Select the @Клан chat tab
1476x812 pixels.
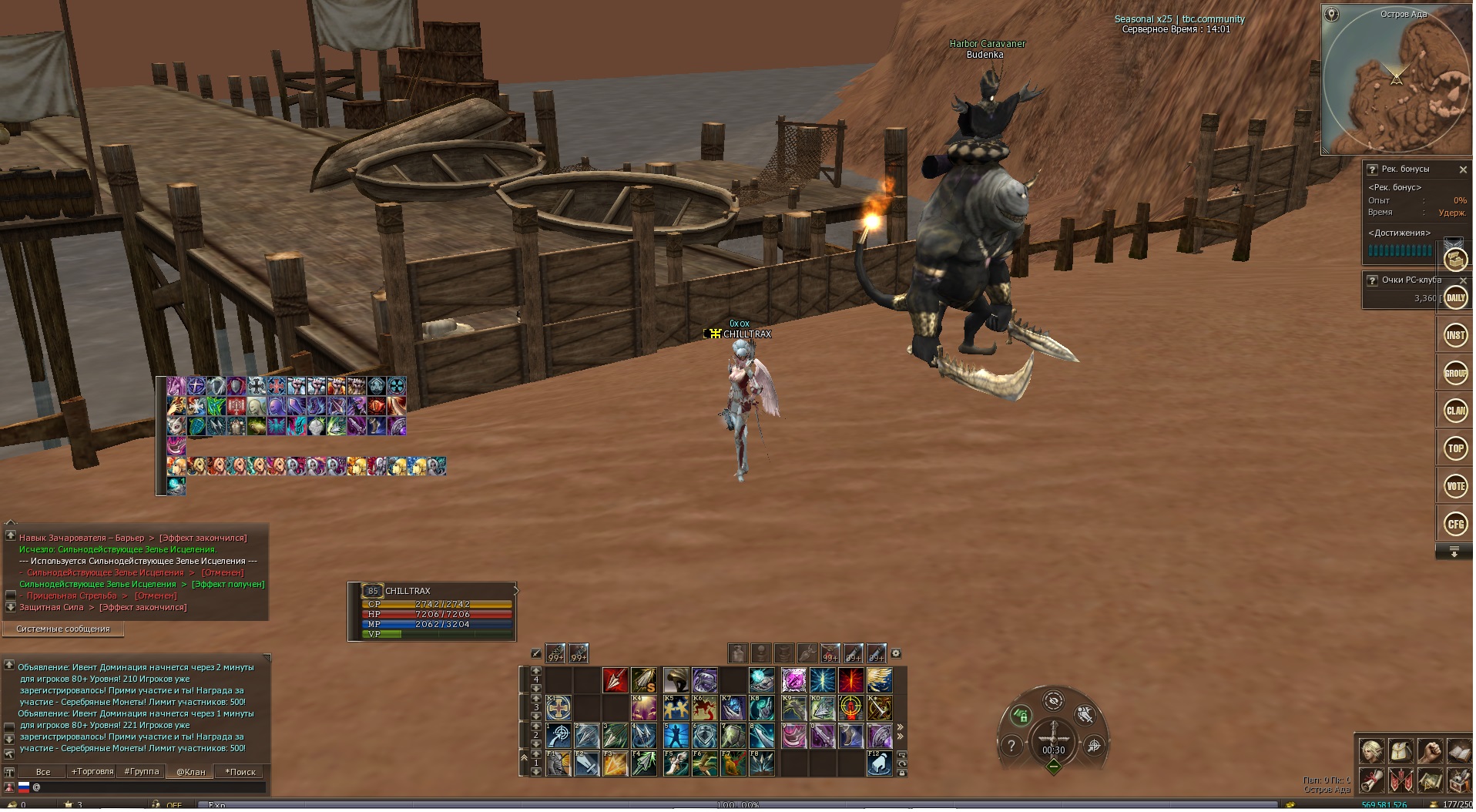coord(191,772)
